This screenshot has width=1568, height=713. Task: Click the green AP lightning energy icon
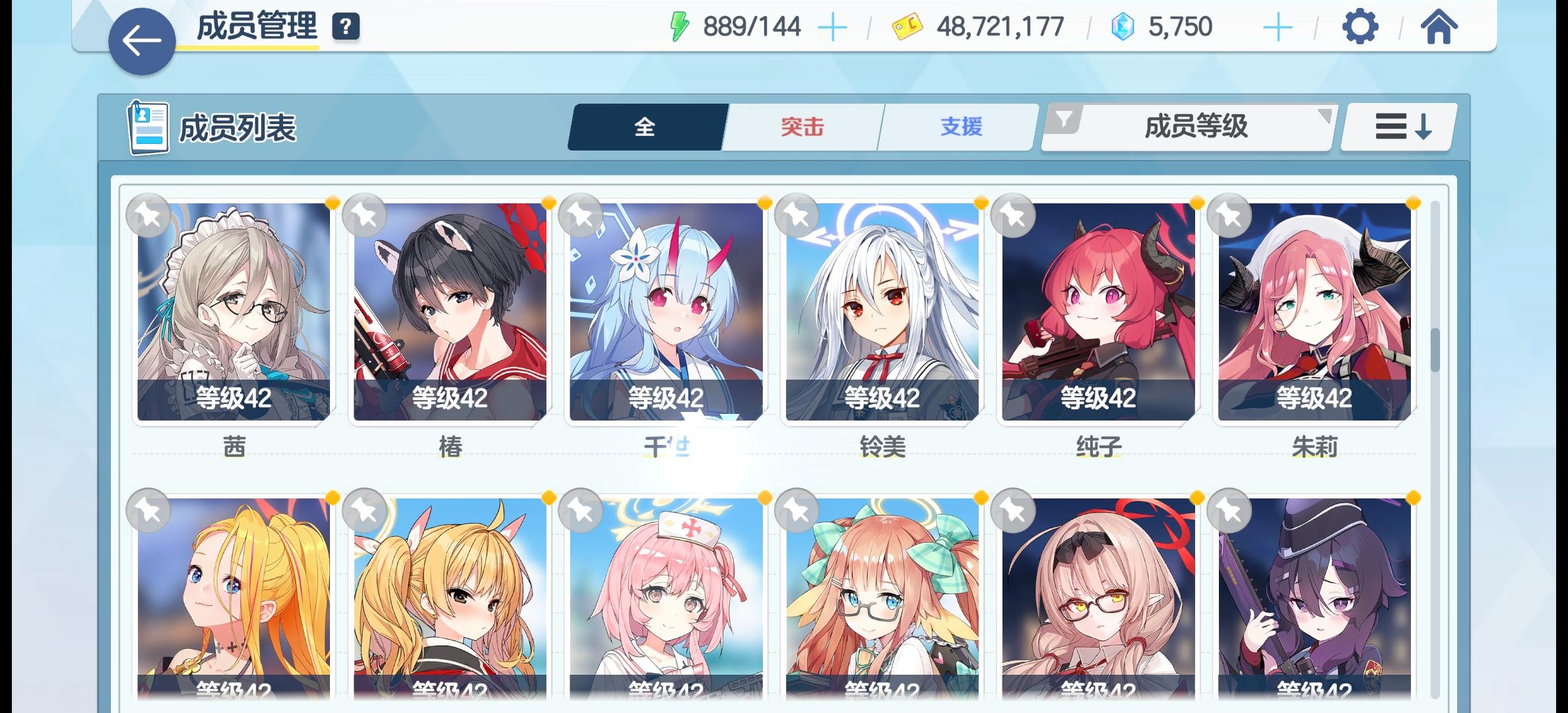click(680, 27)
